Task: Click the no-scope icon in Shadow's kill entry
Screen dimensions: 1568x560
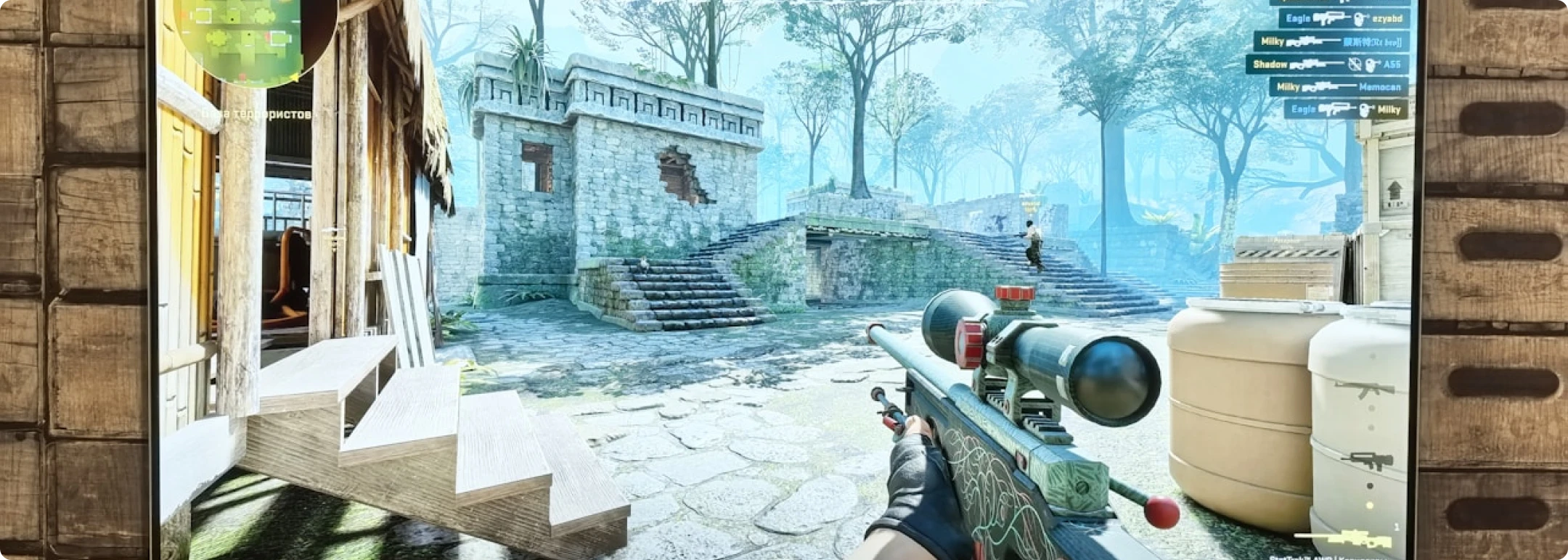Action: coord(1355,65)
